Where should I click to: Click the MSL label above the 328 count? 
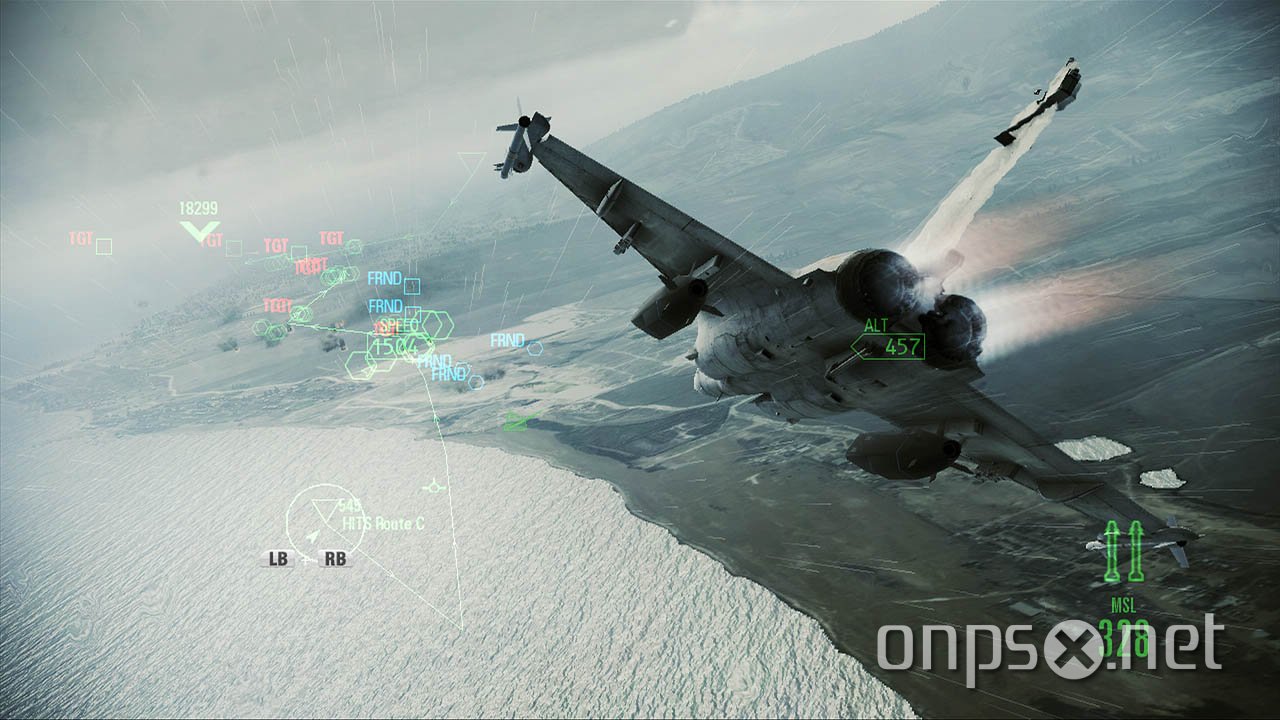[1124, 603]
